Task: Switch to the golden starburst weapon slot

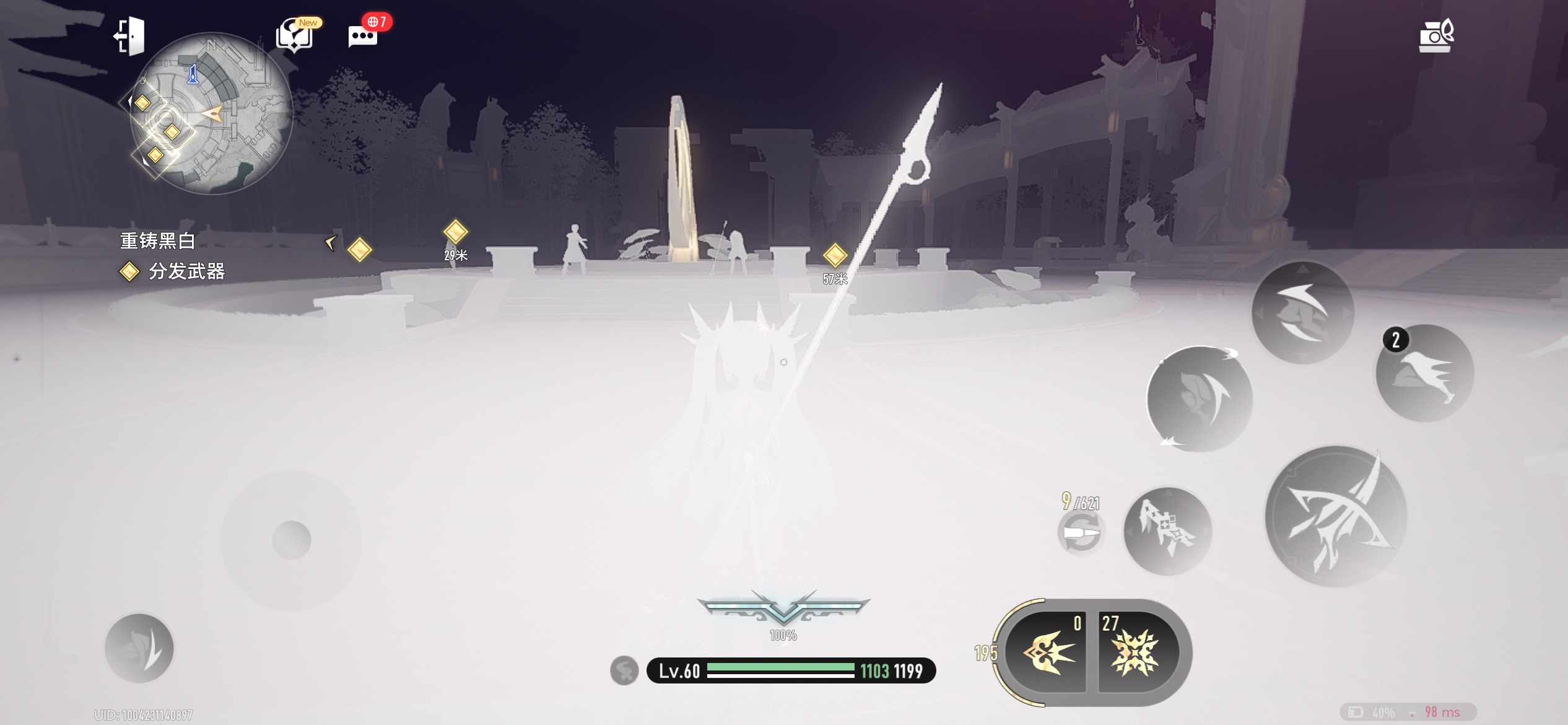Action: (1136, 652)
